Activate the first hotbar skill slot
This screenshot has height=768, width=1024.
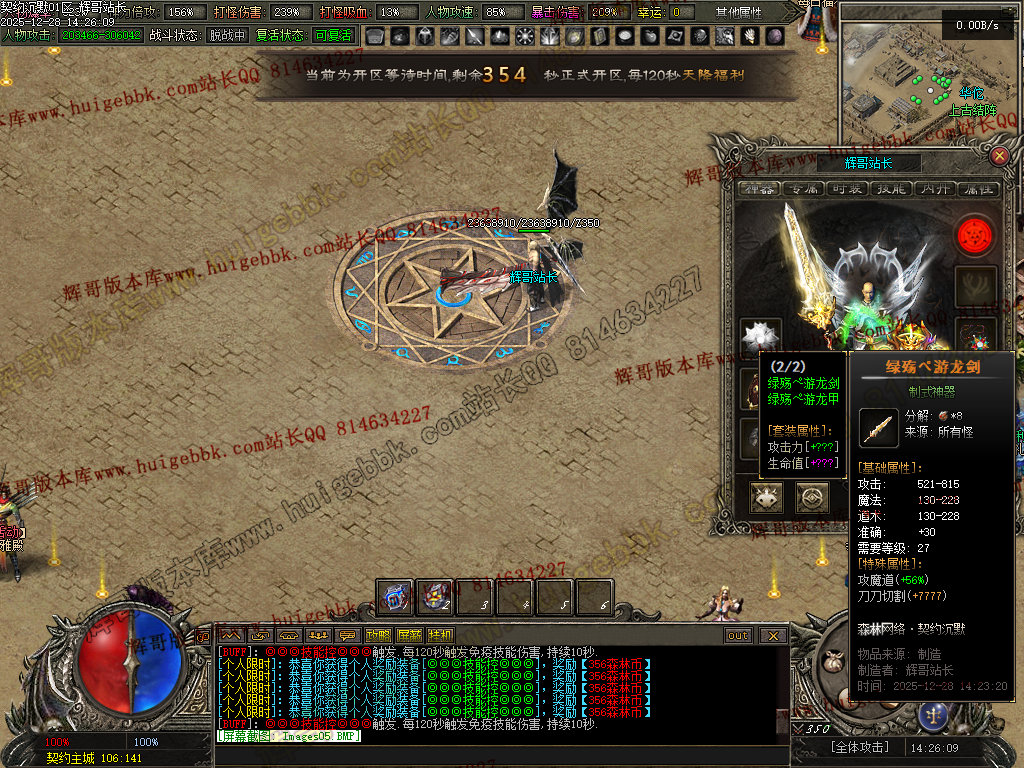[395, 597]
